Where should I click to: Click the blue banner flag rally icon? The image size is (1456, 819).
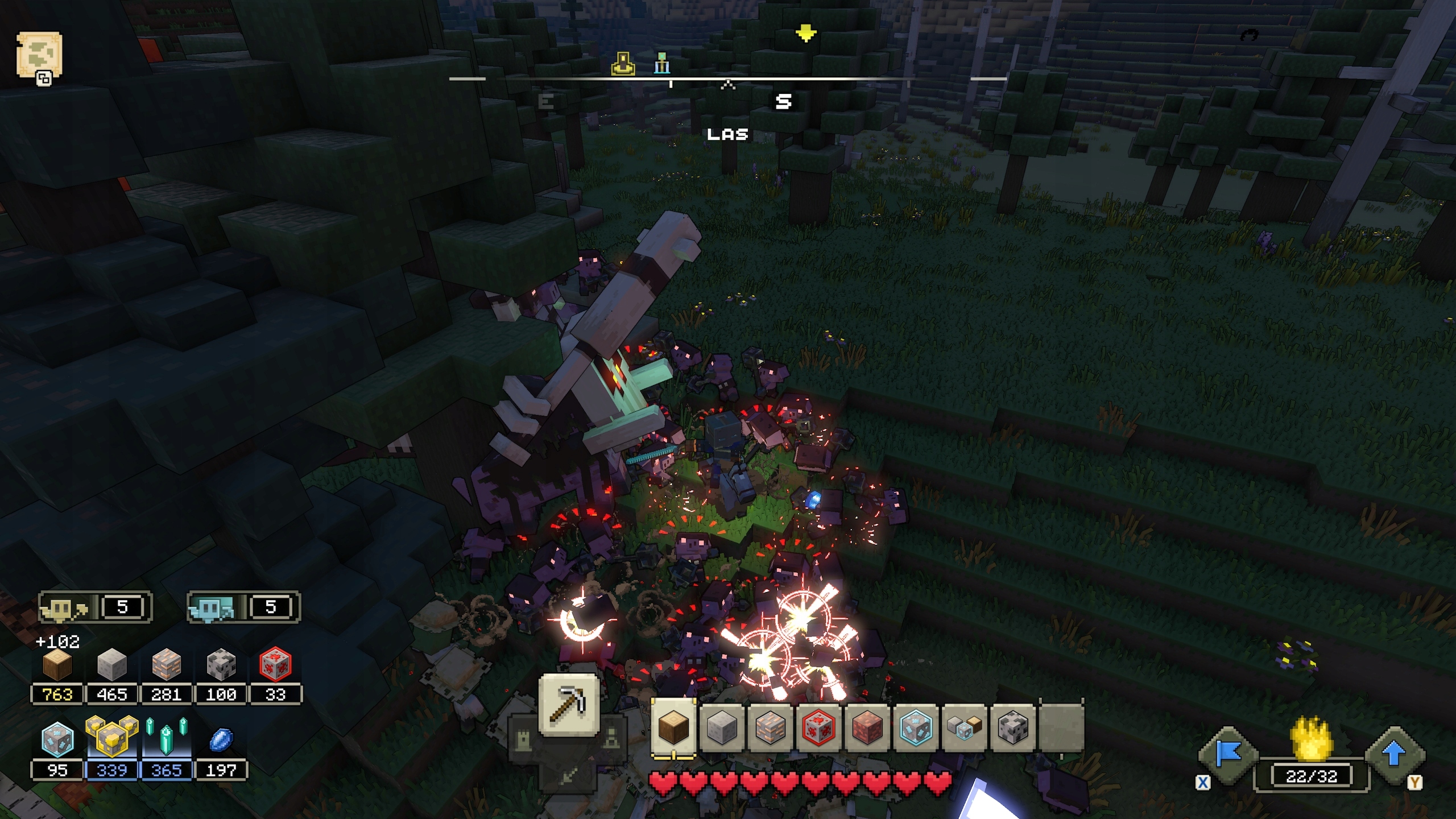pyautogui.click(x=1228, y=755)
